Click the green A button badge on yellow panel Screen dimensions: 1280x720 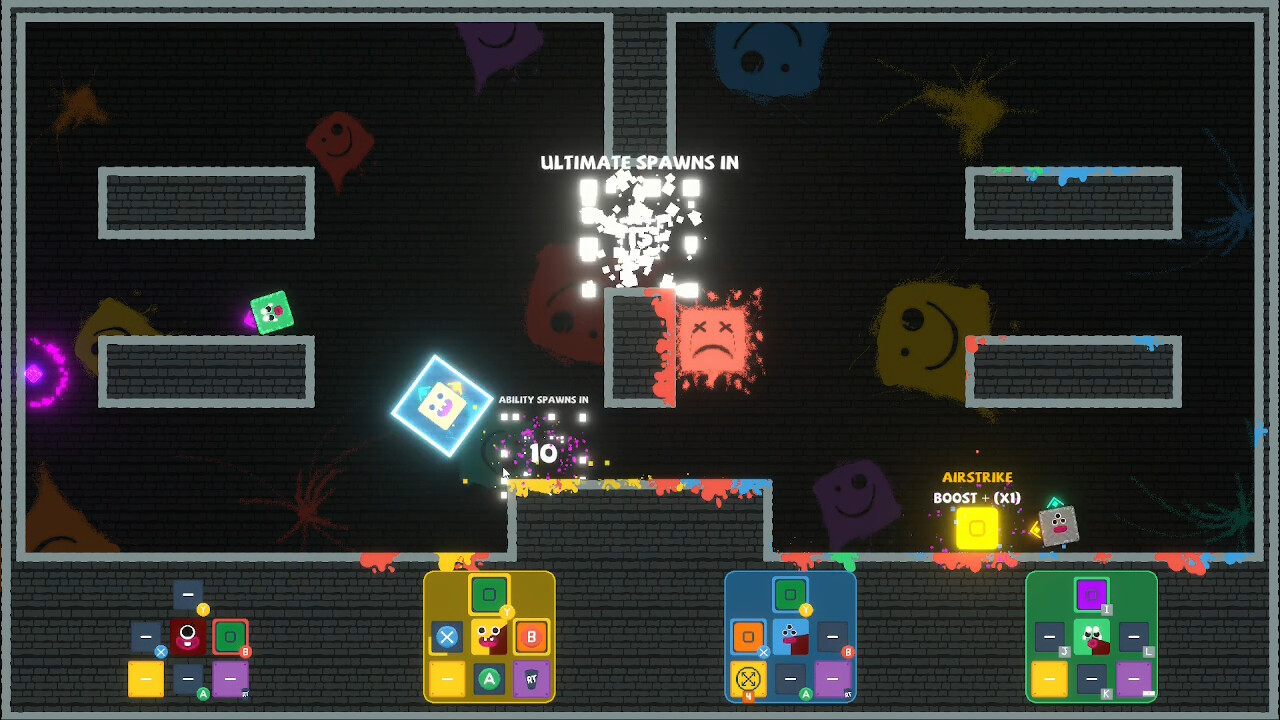[x=489, y=678]
